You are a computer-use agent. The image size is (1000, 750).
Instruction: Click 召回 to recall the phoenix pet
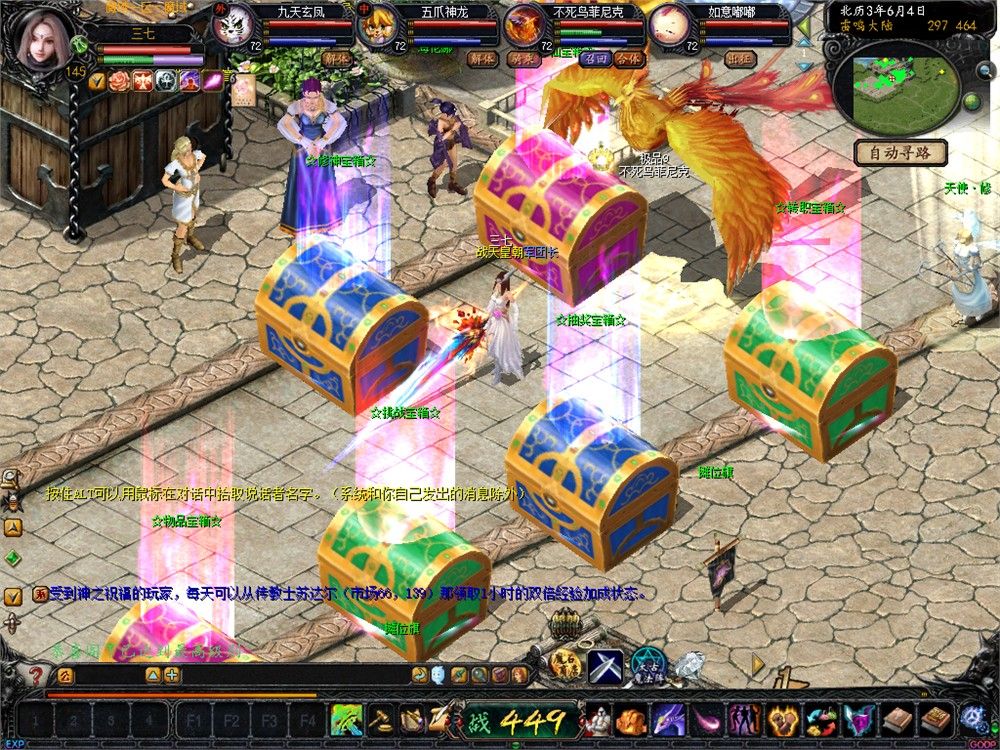tap(596, 58)
